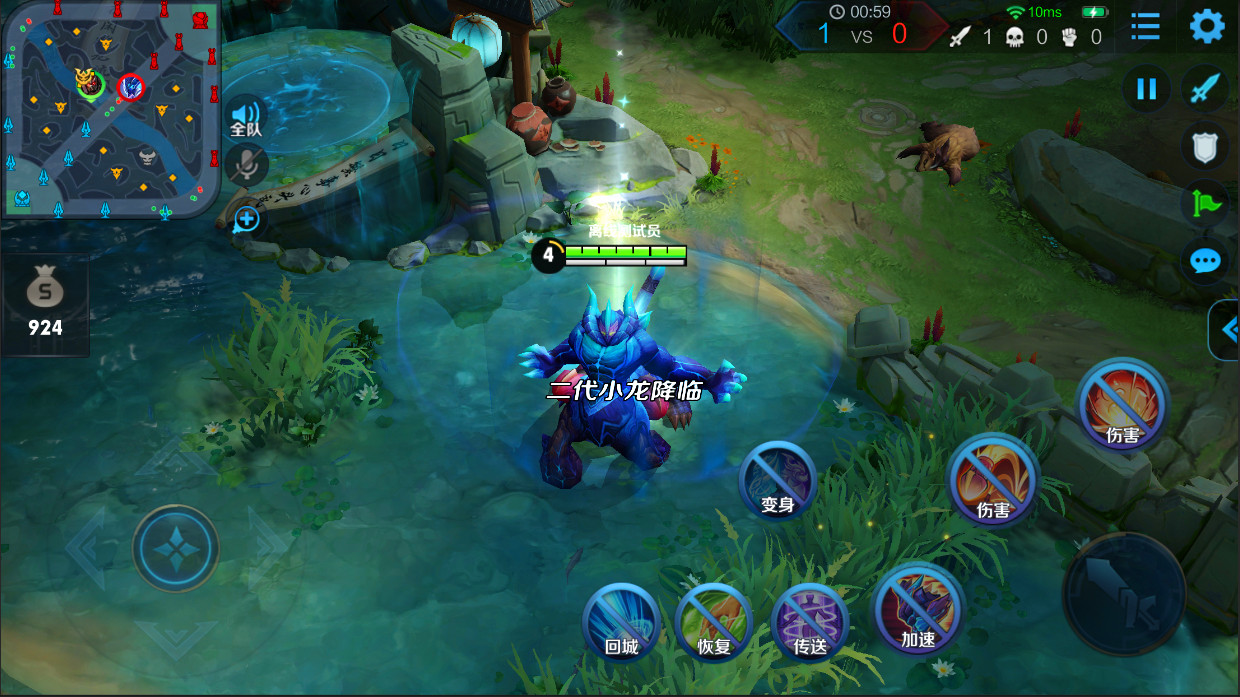Expand the side panel arrow tab
This screenshot has width=1240, height=697.
click(1225, 329)
